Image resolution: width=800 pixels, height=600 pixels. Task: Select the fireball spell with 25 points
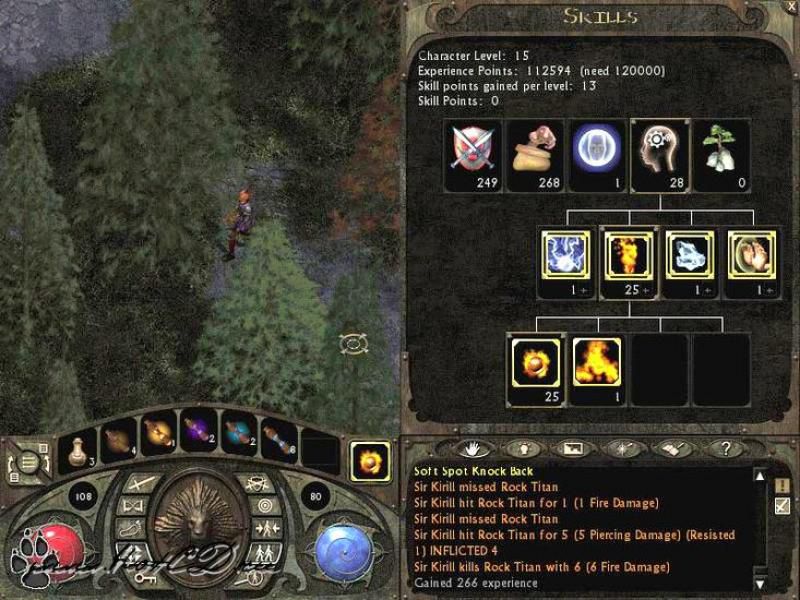pos(535,362)
